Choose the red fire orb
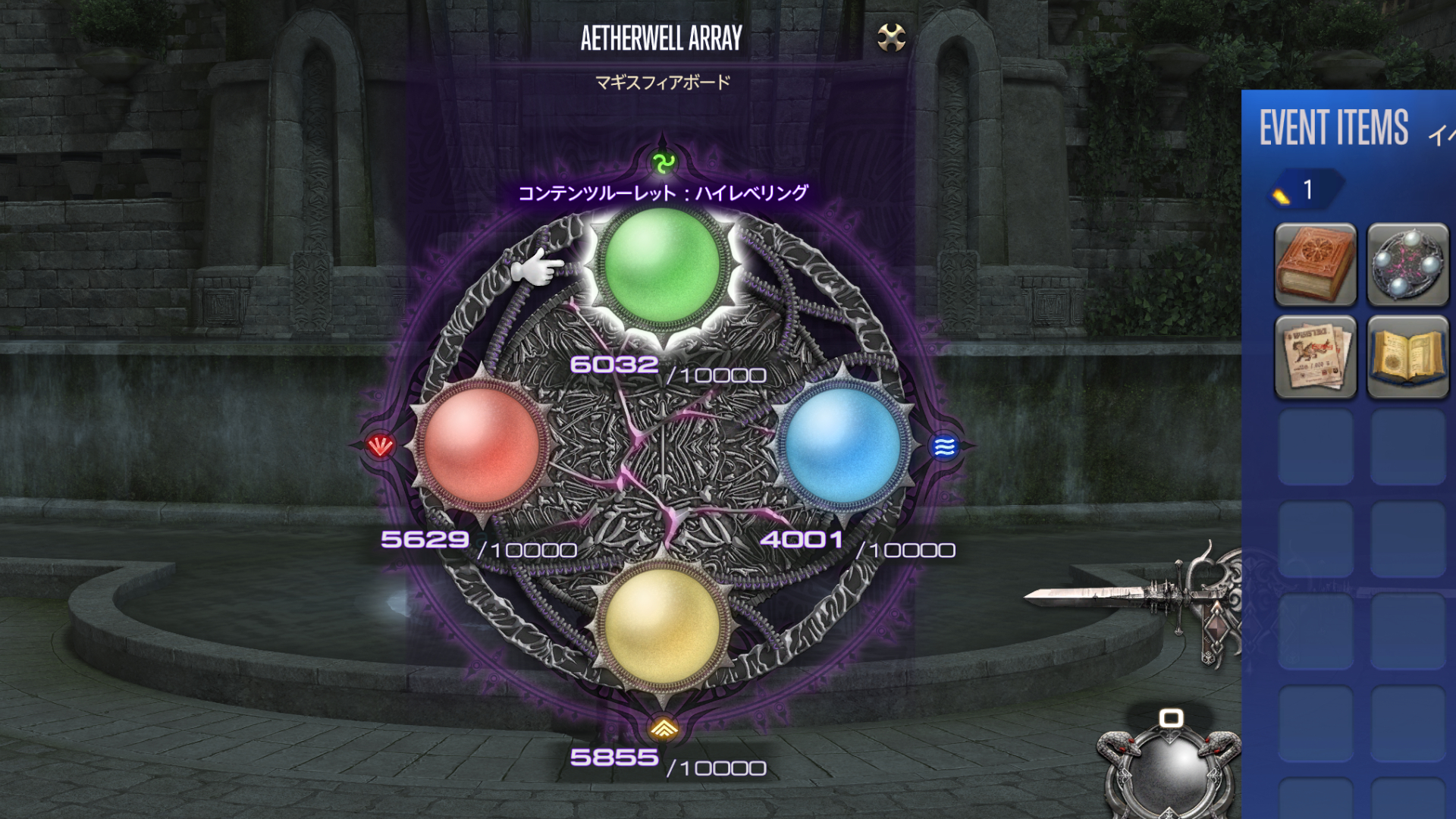 [481, 445]
